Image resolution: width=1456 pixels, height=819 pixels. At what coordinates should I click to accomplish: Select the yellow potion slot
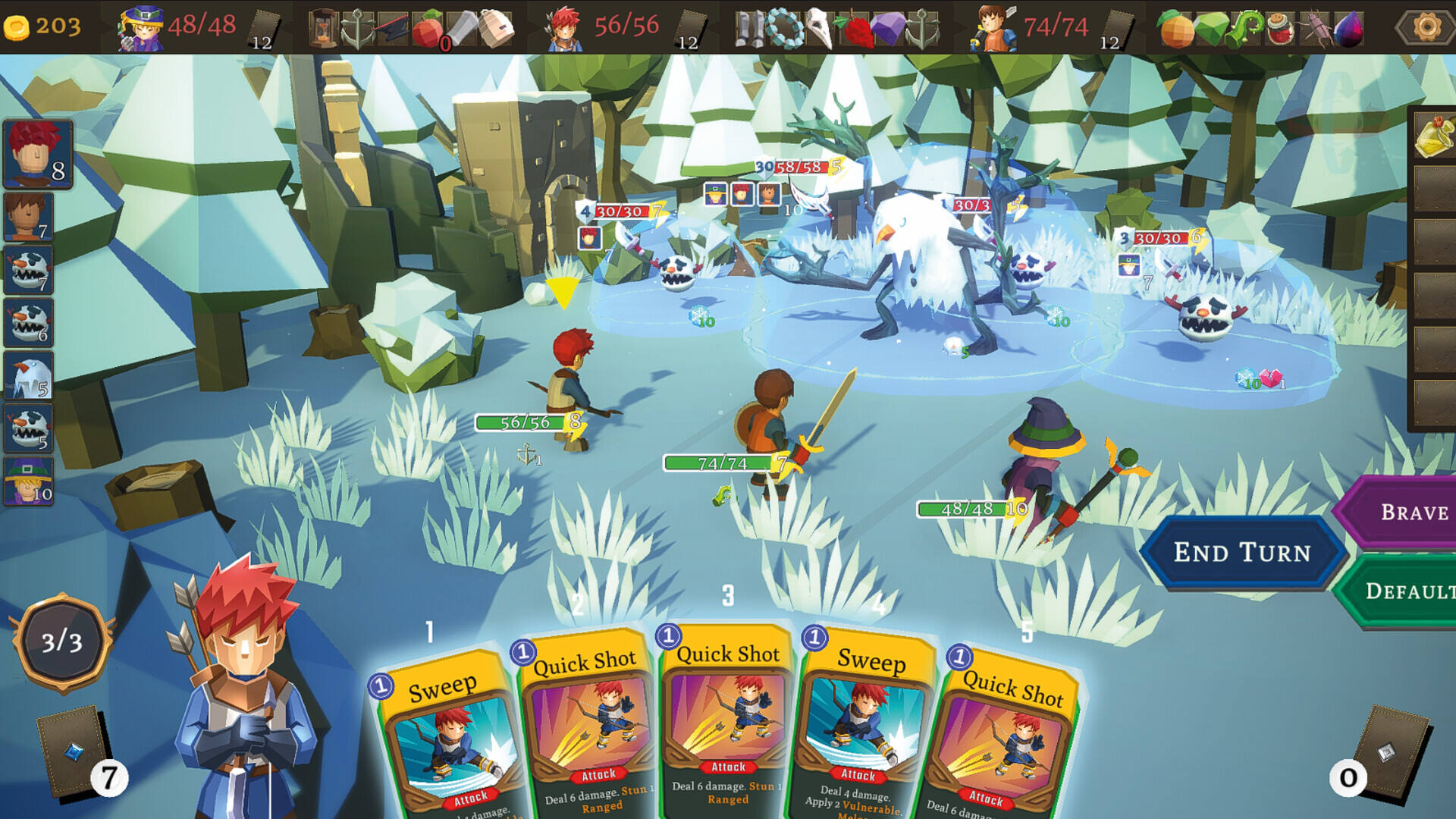[x=1433, y=135]
